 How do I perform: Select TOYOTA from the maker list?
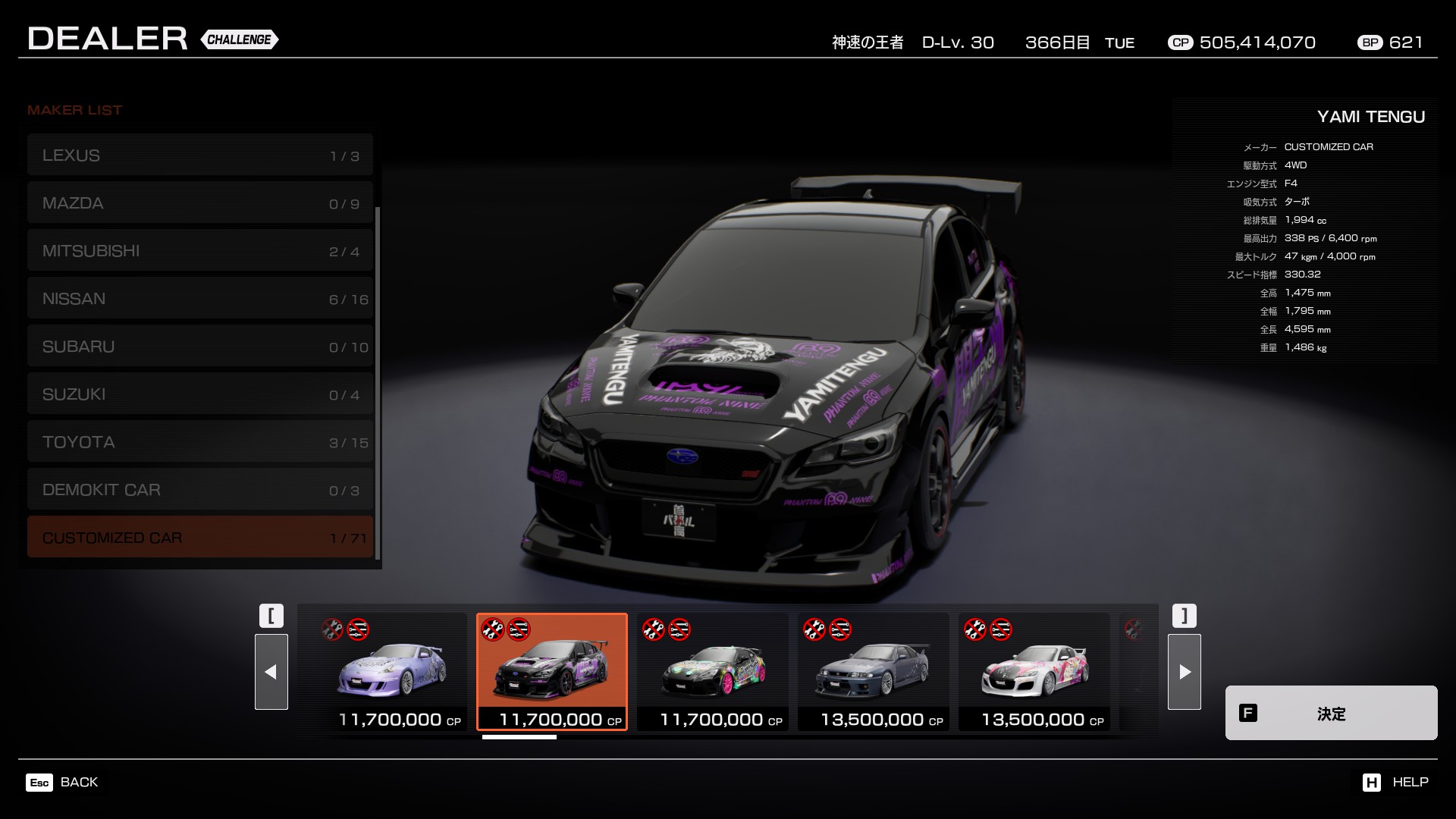(200, 442)
